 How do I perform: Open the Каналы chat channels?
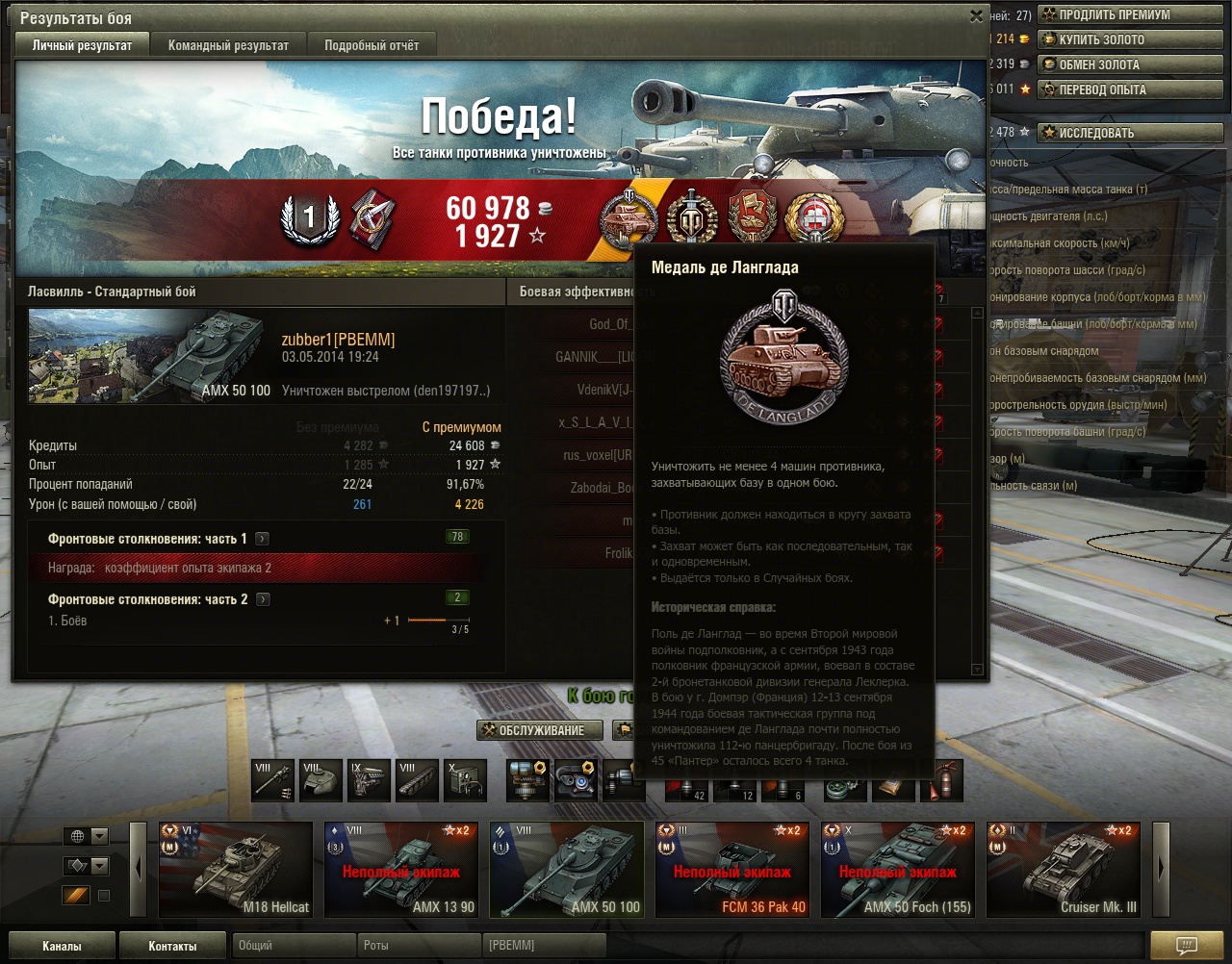point(63,946)
